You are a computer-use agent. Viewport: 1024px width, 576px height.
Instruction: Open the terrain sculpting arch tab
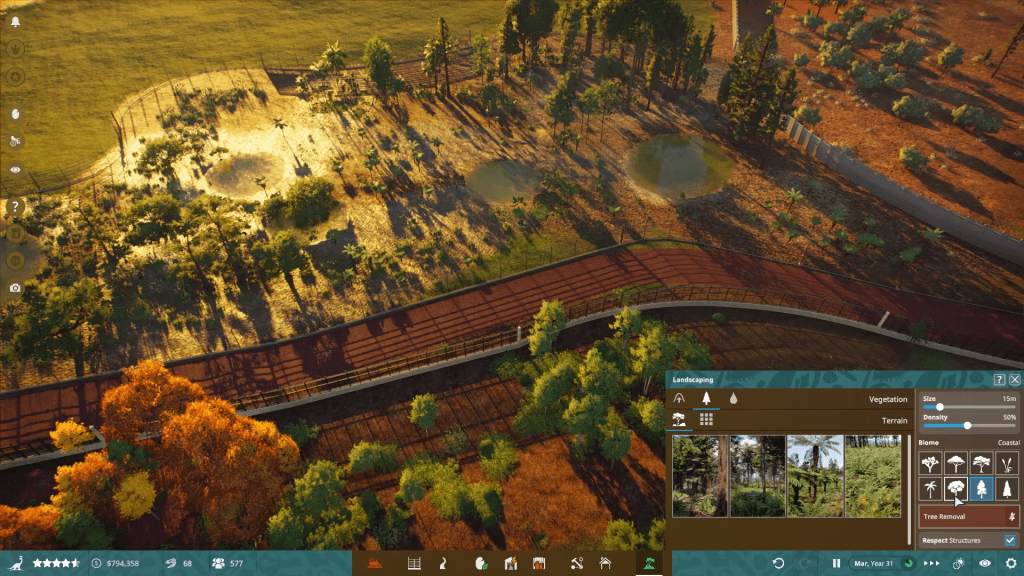680,398
